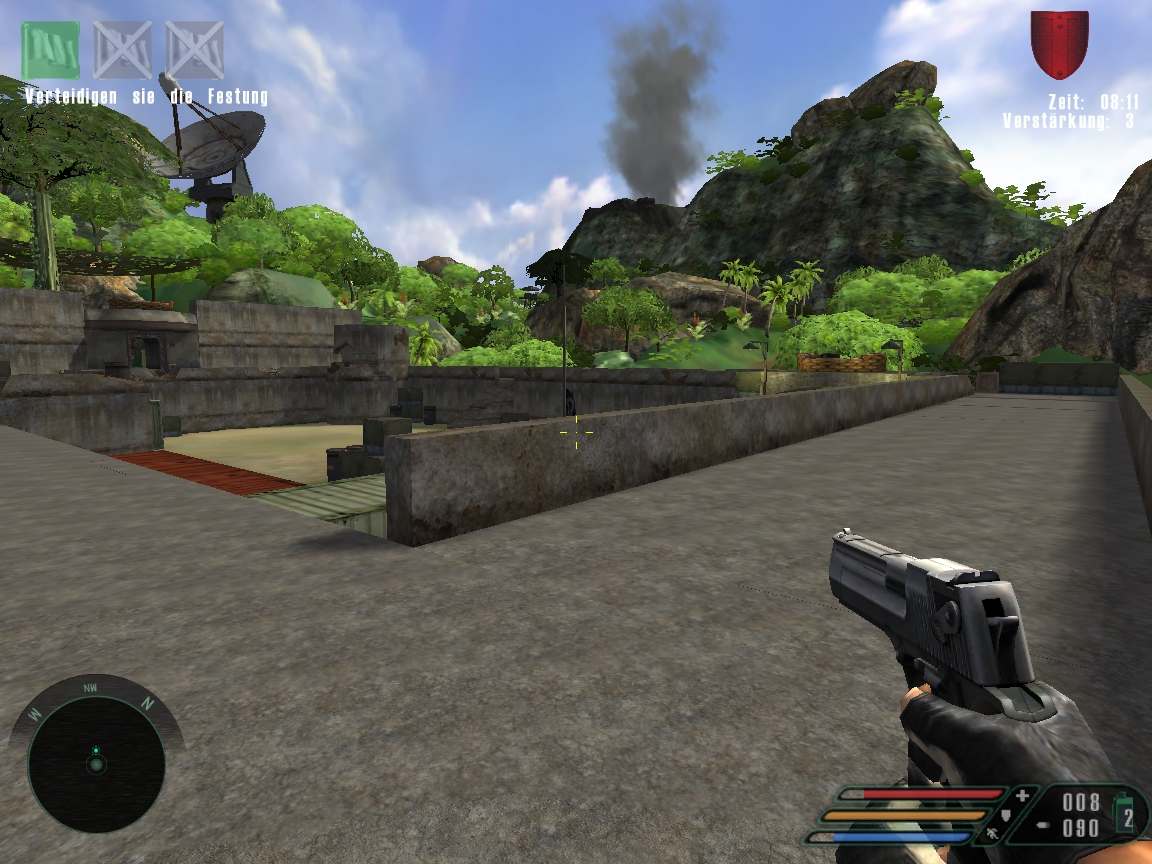The width and height of the screenshot is (1152, 864).
Task: Click the "Verteidigen sie die Festung" objective text
Action: (x=146, y=97)
